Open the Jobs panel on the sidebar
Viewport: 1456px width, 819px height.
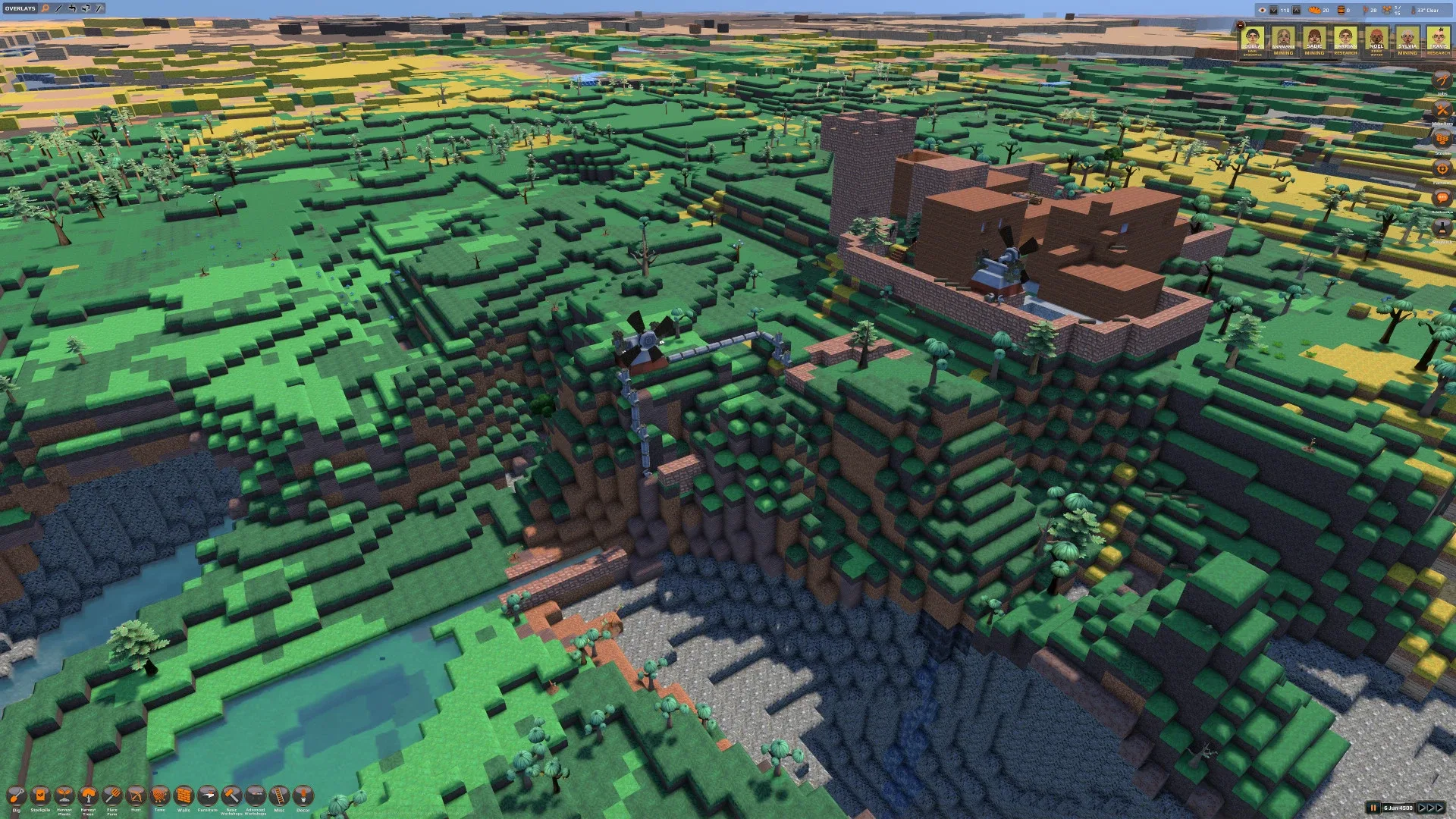(1442, 80)
